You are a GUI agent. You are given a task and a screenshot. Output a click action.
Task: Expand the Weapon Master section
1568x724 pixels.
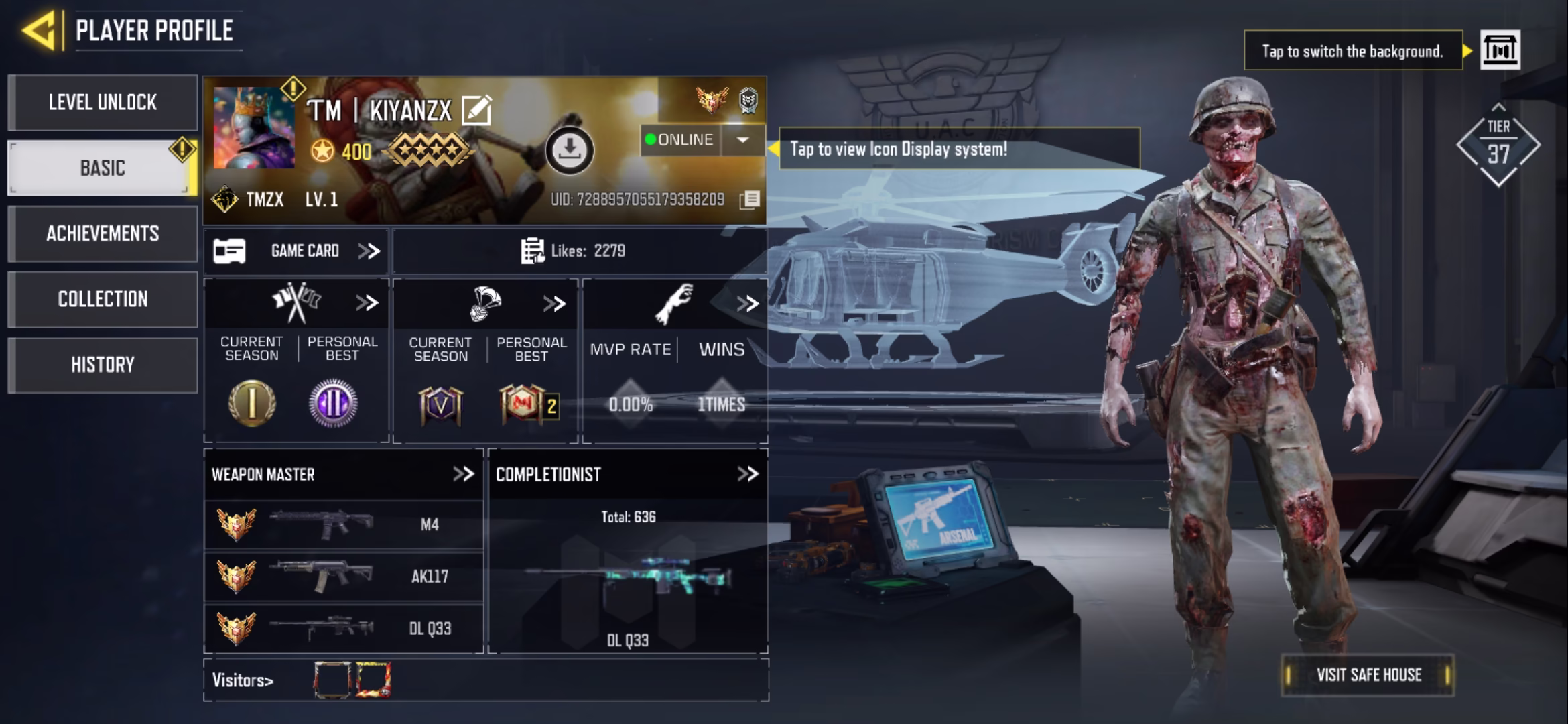pyautogui.click(x=463, y=474)
